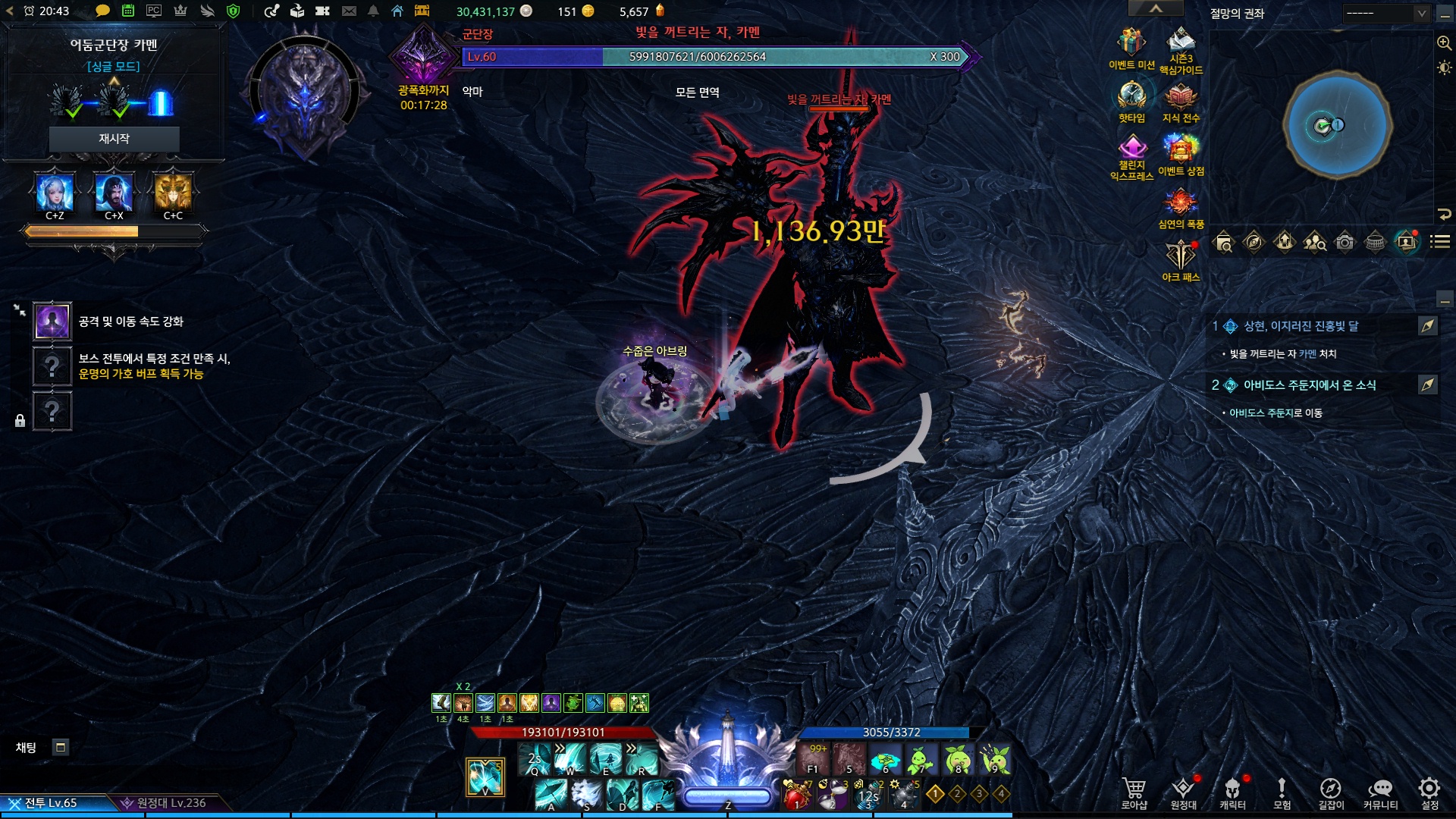Open the 이벤트 미션 event mission icon
The height and width of the screenshot is (819, 1456).
point(1131,44)
